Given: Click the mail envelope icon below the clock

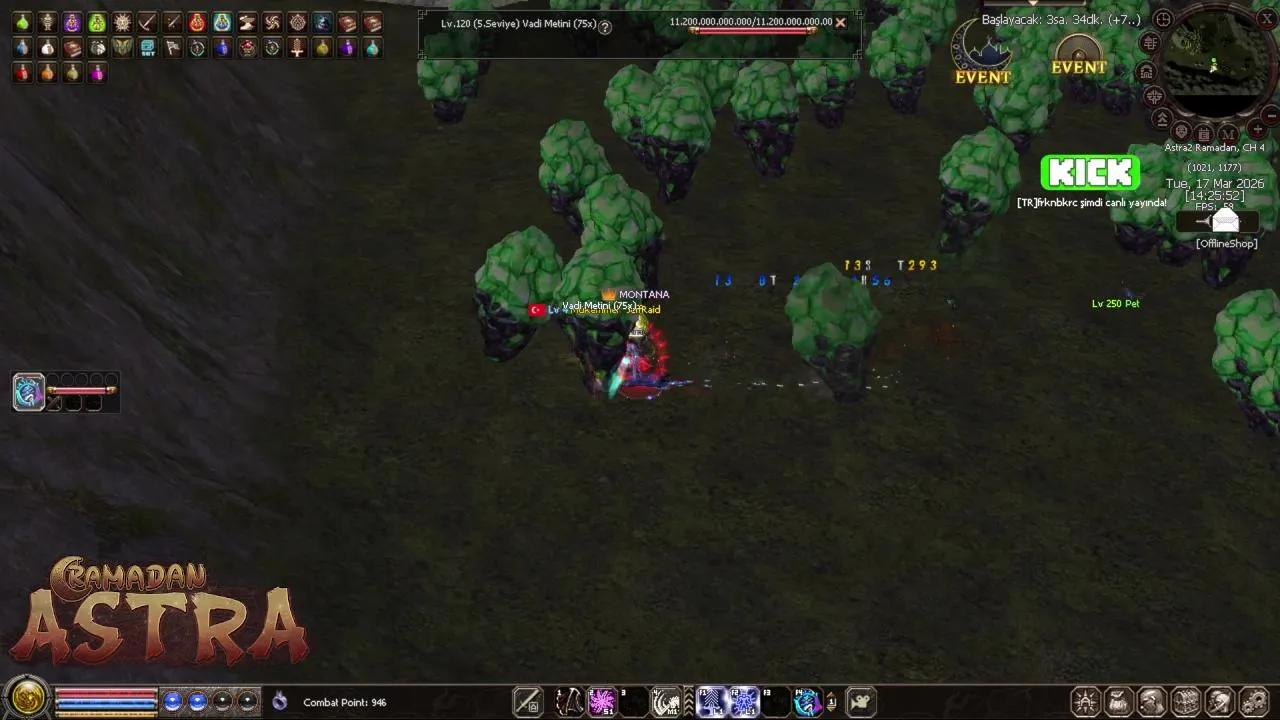Looking at the screenshot, I should click(x=1225, y=221).
